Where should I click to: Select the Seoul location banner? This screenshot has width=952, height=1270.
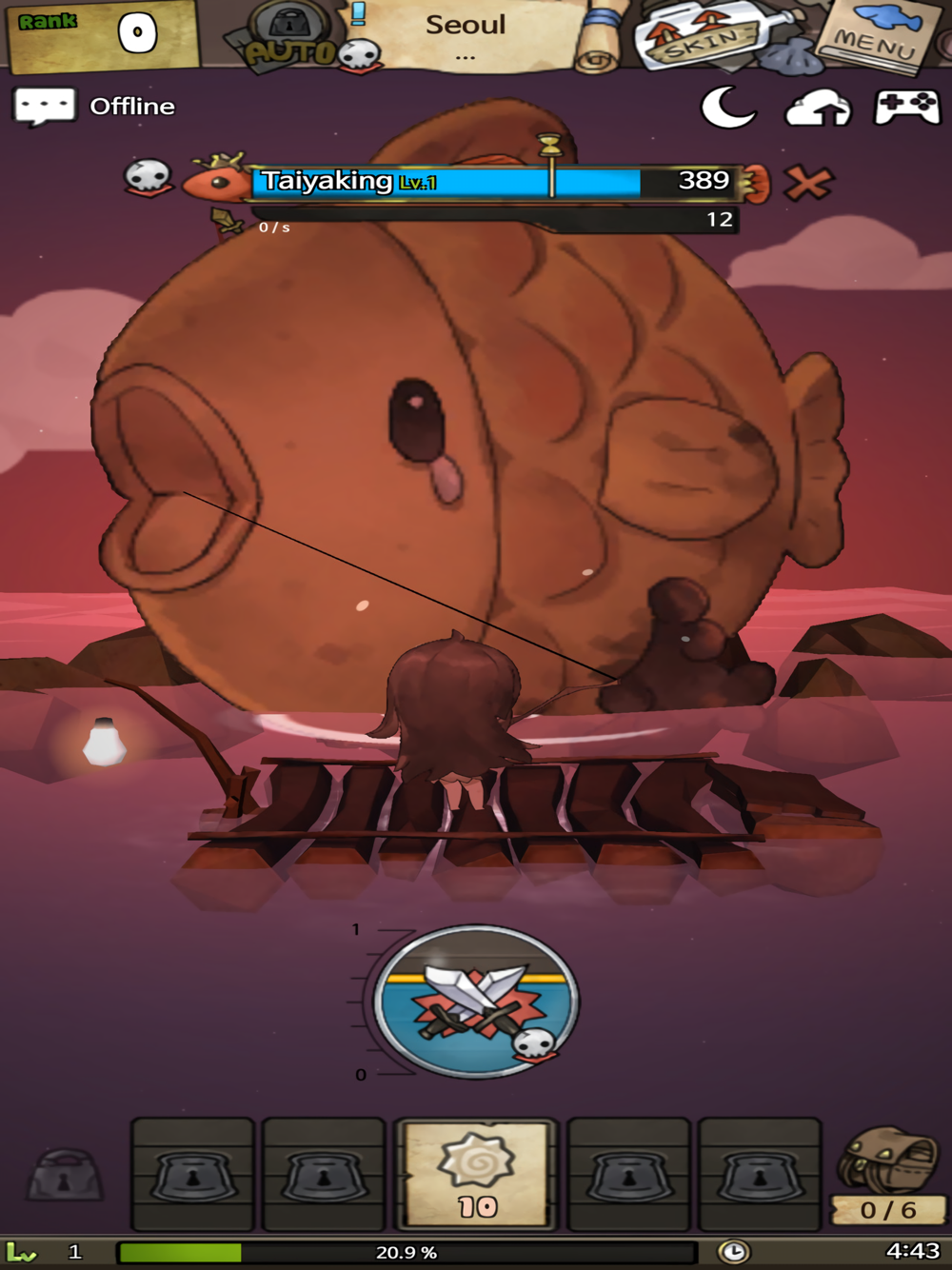[x=466, y=33]
